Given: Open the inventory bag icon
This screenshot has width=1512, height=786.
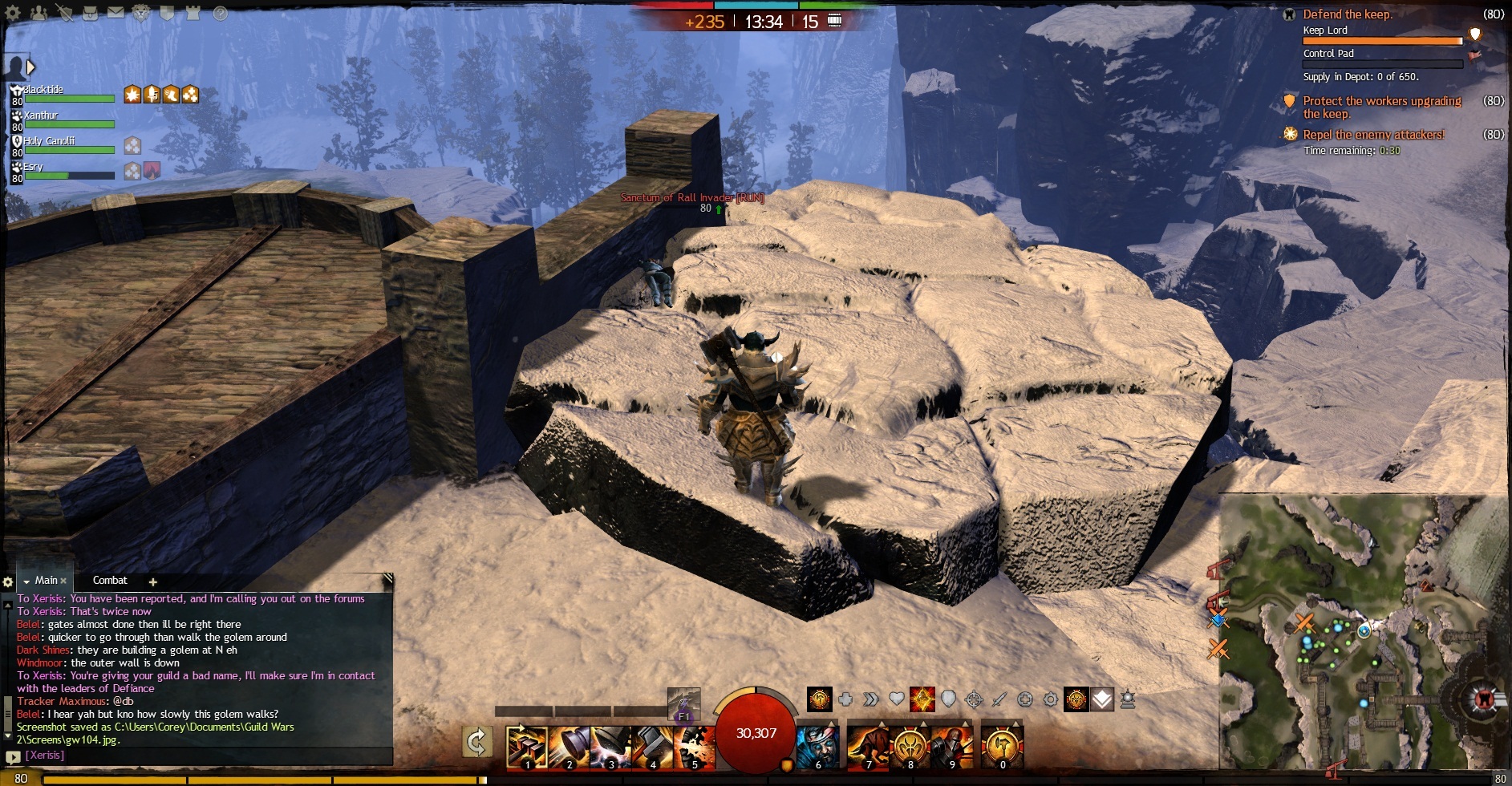Looking at the screenshot, I should click(91, 13).
